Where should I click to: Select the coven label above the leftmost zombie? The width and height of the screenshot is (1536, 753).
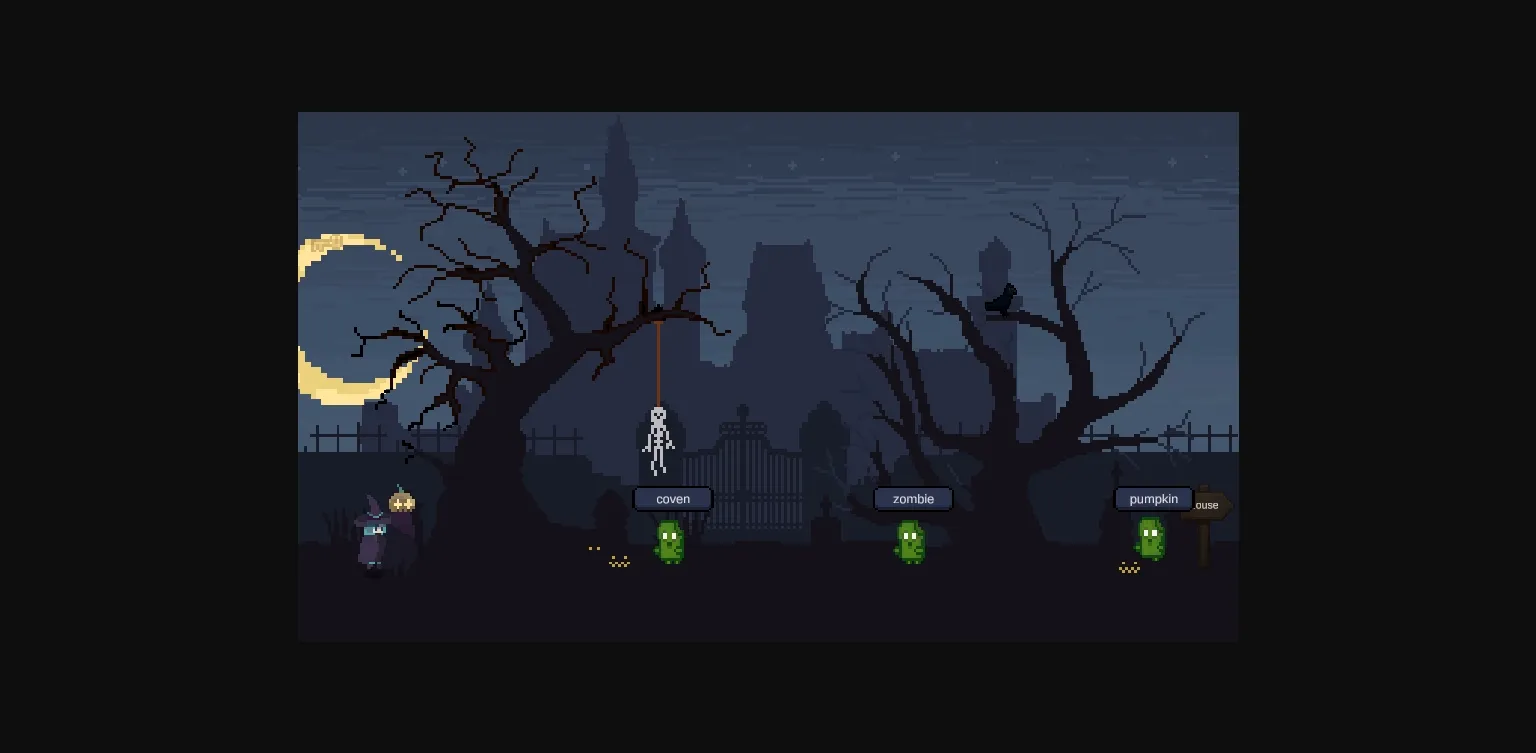672,499
